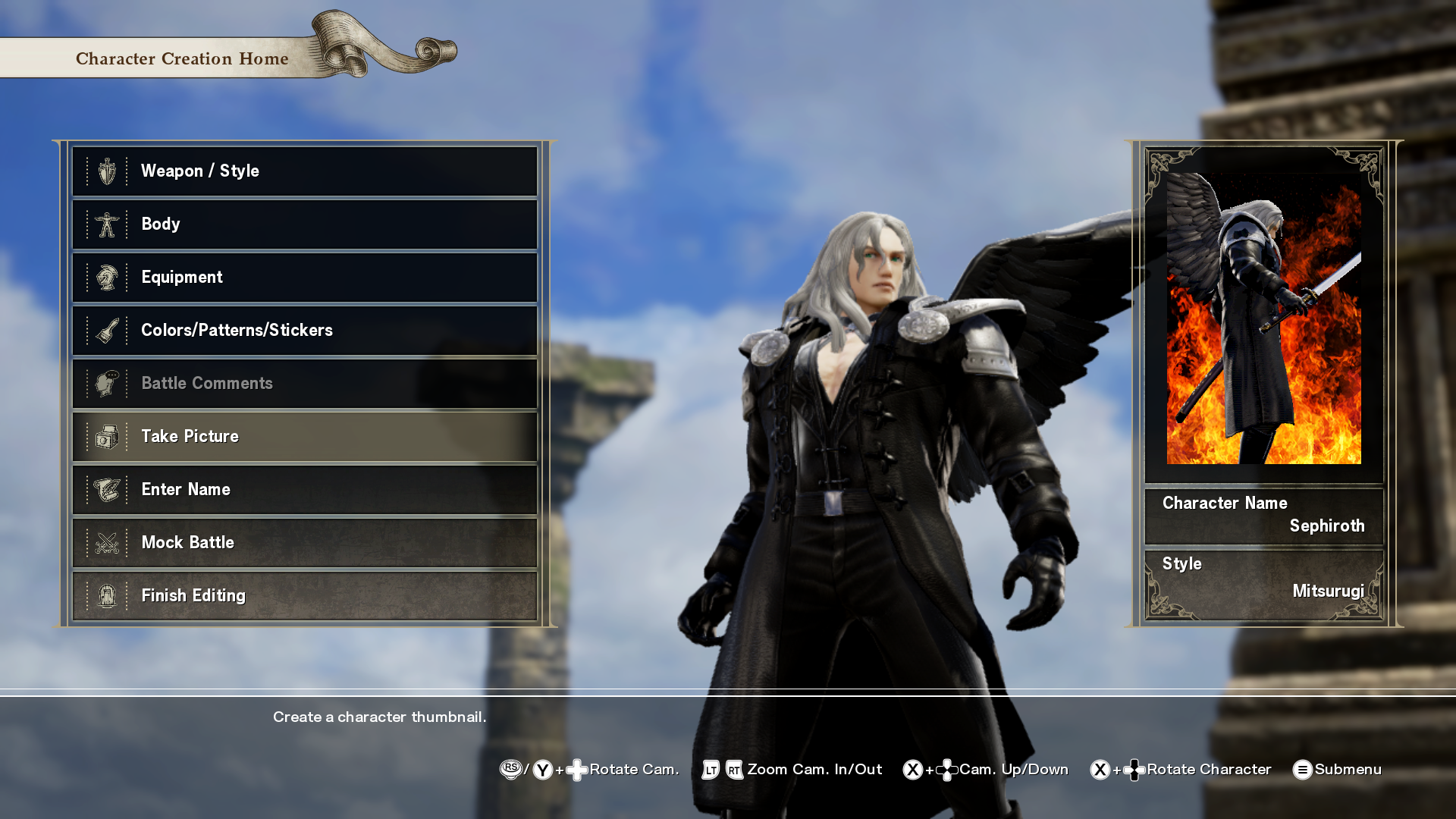Open the Equipment option
Image resolution: width=1456 pixels, height=819 pixels.
304,278
